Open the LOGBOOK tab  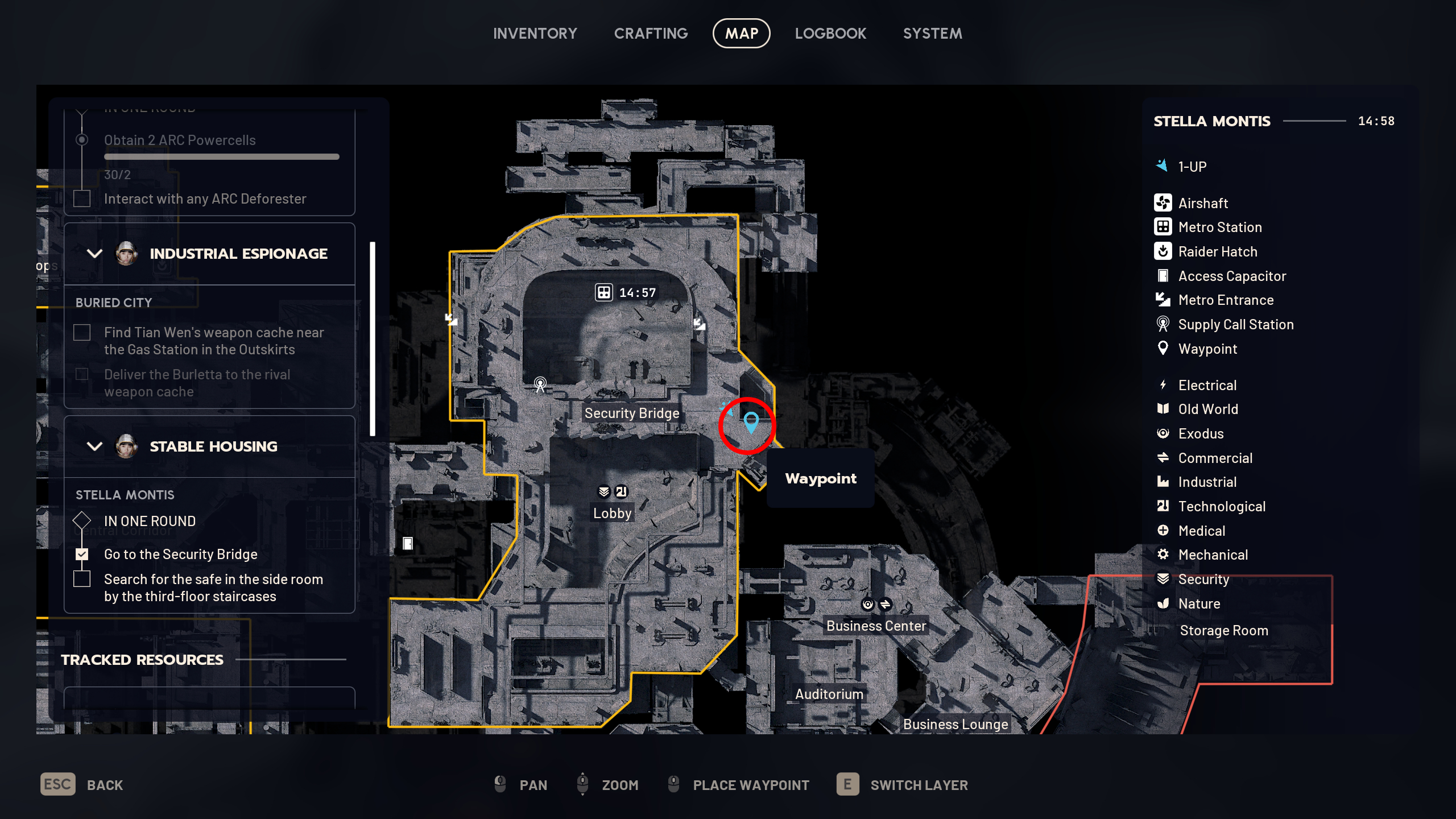click(x=830, y=33)
